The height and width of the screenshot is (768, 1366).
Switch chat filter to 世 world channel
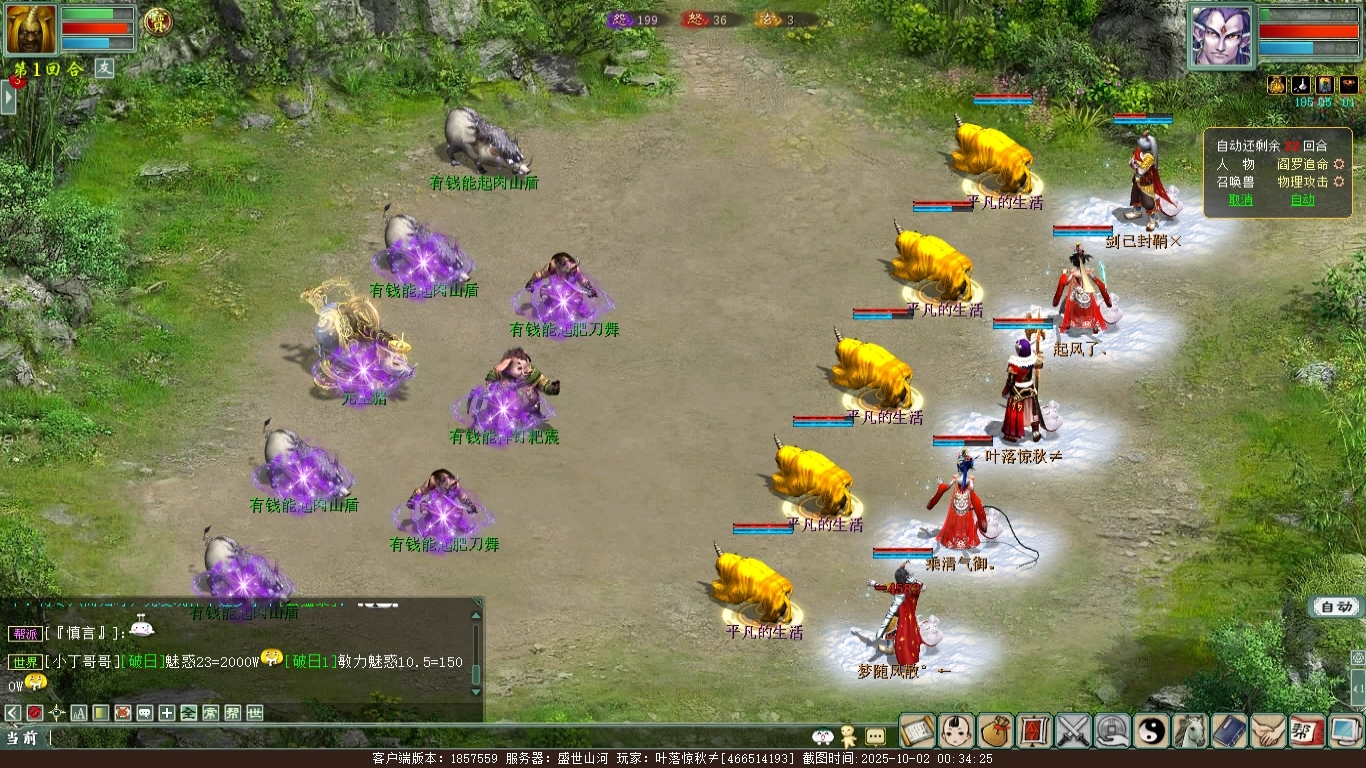coord(255,713)
